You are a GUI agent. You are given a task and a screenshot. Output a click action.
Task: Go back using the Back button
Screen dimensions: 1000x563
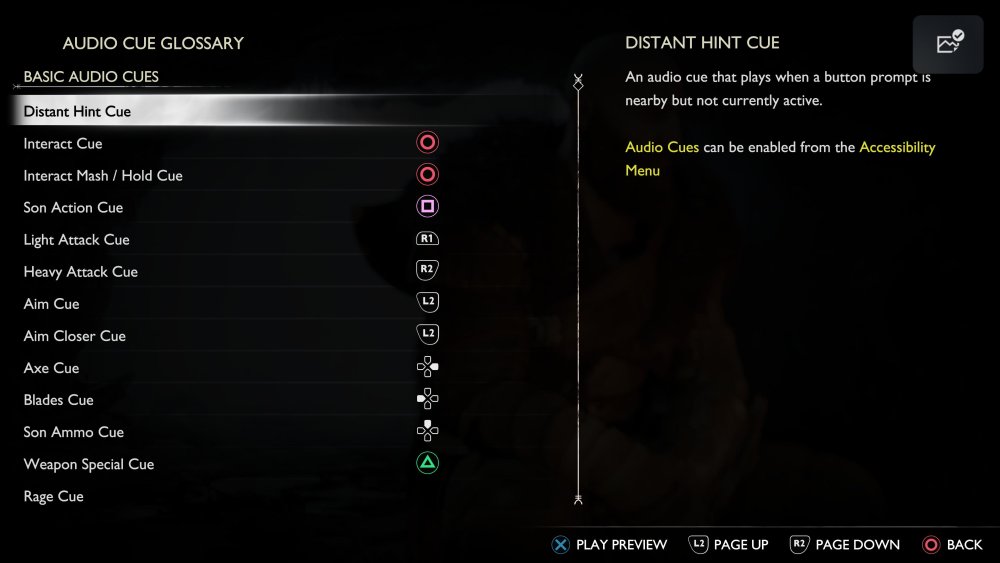[952, 544]
